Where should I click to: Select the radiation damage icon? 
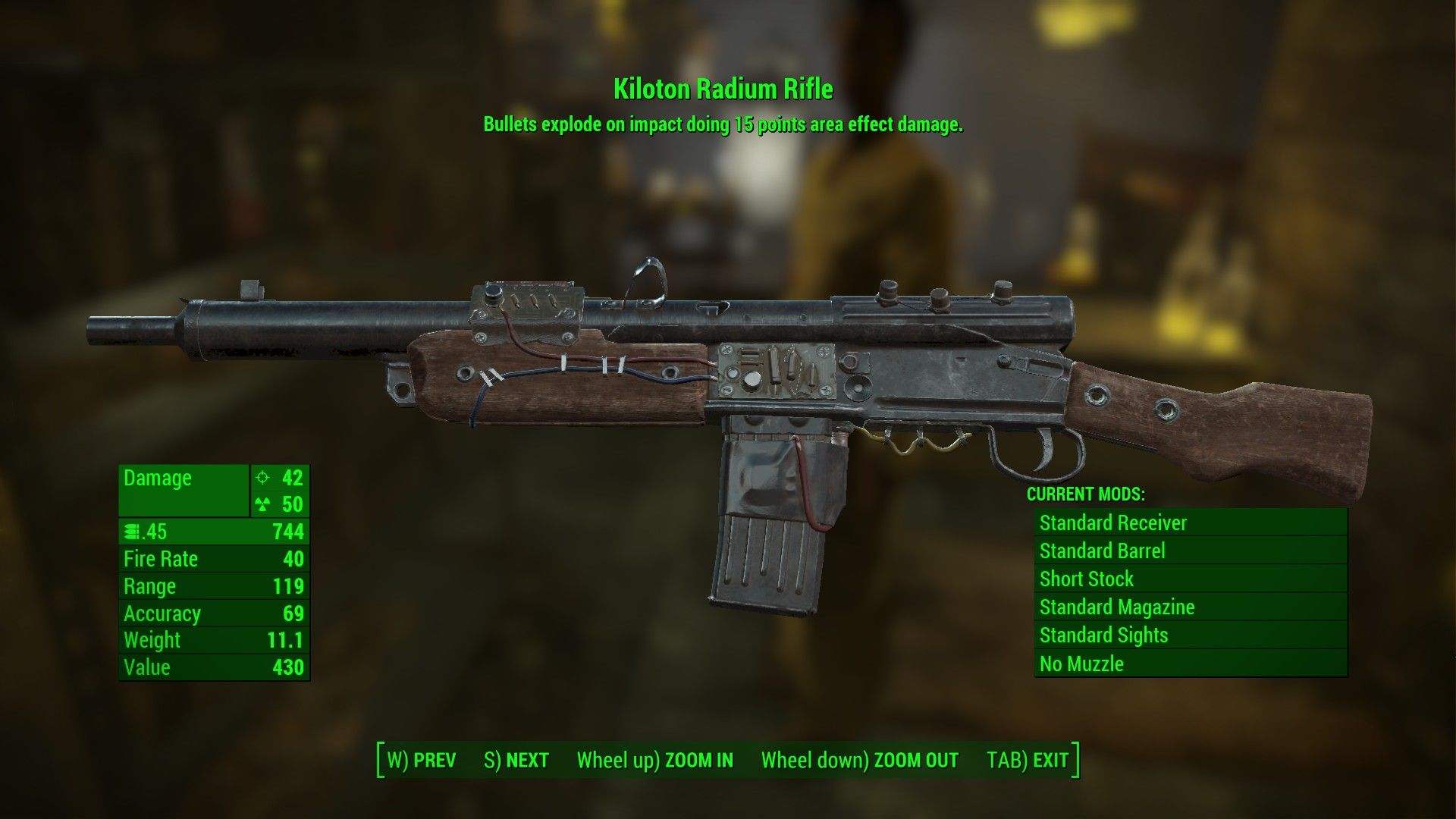point(262,505)
